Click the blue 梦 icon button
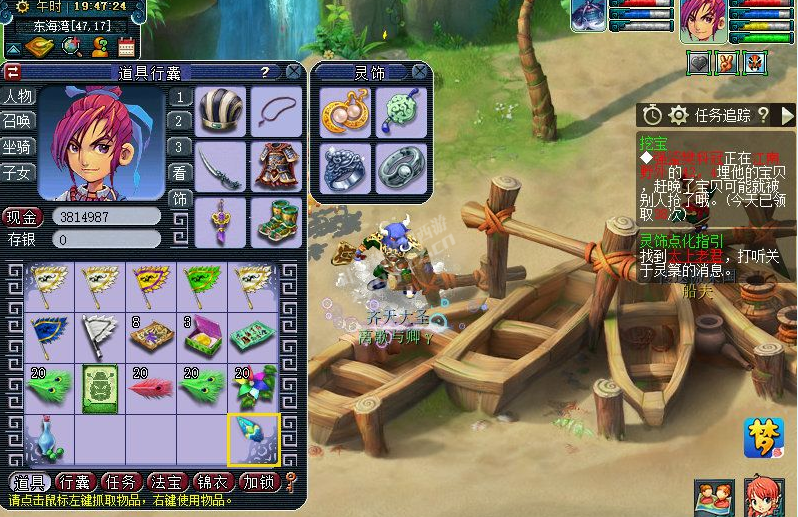The image size is (798, 517). (763, 438)
